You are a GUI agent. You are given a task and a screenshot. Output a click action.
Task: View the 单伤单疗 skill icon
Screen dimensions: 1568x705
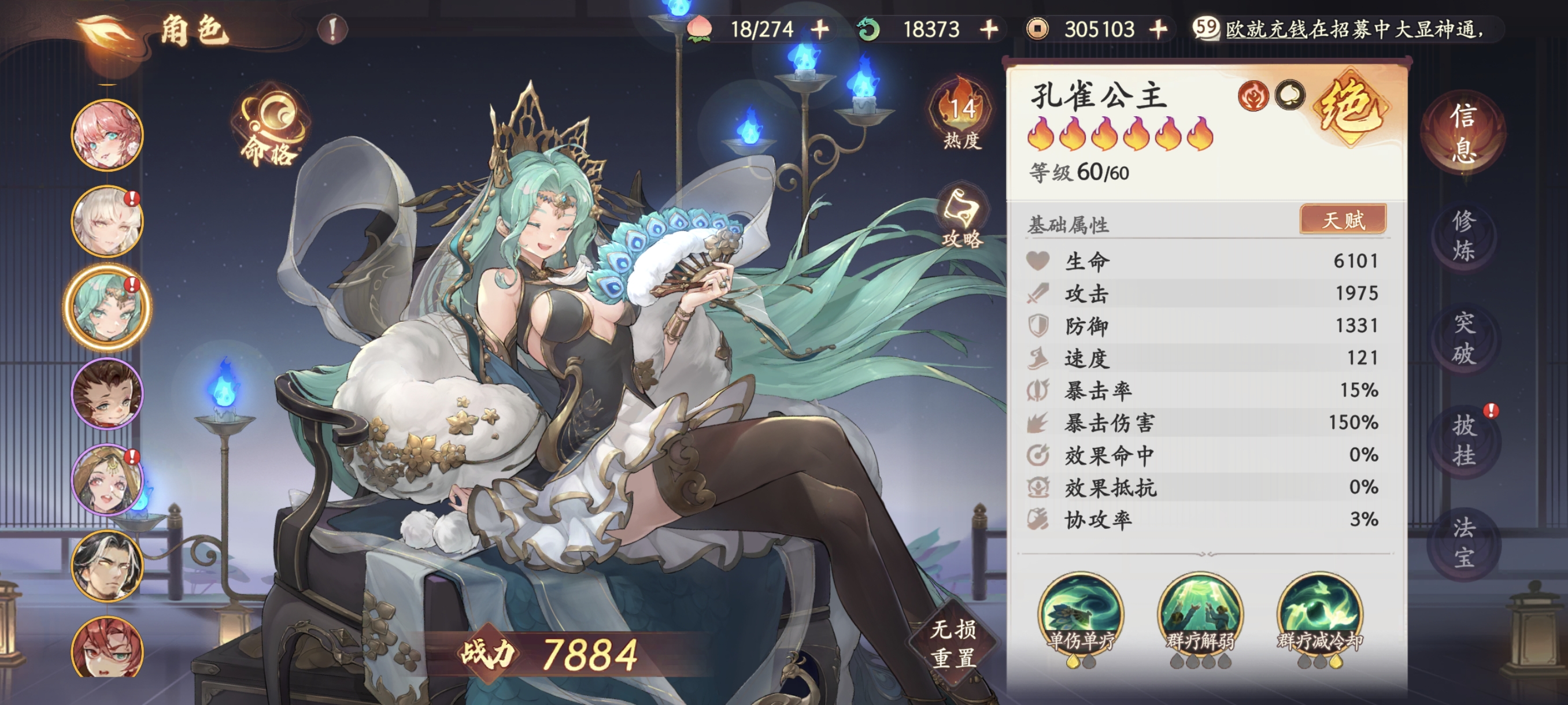click(1081, 614)
